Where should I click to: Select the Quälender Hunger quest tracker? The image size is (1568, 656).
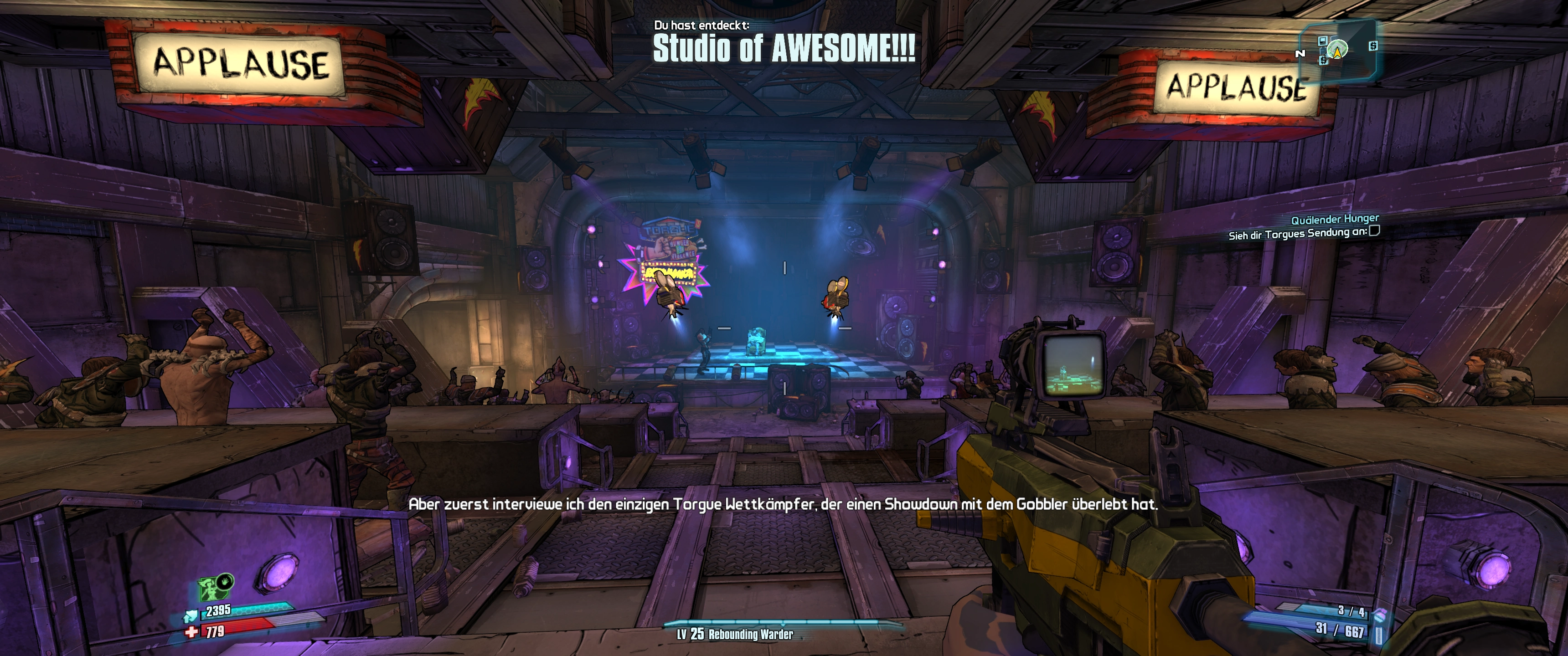(x=1335, y=219)
